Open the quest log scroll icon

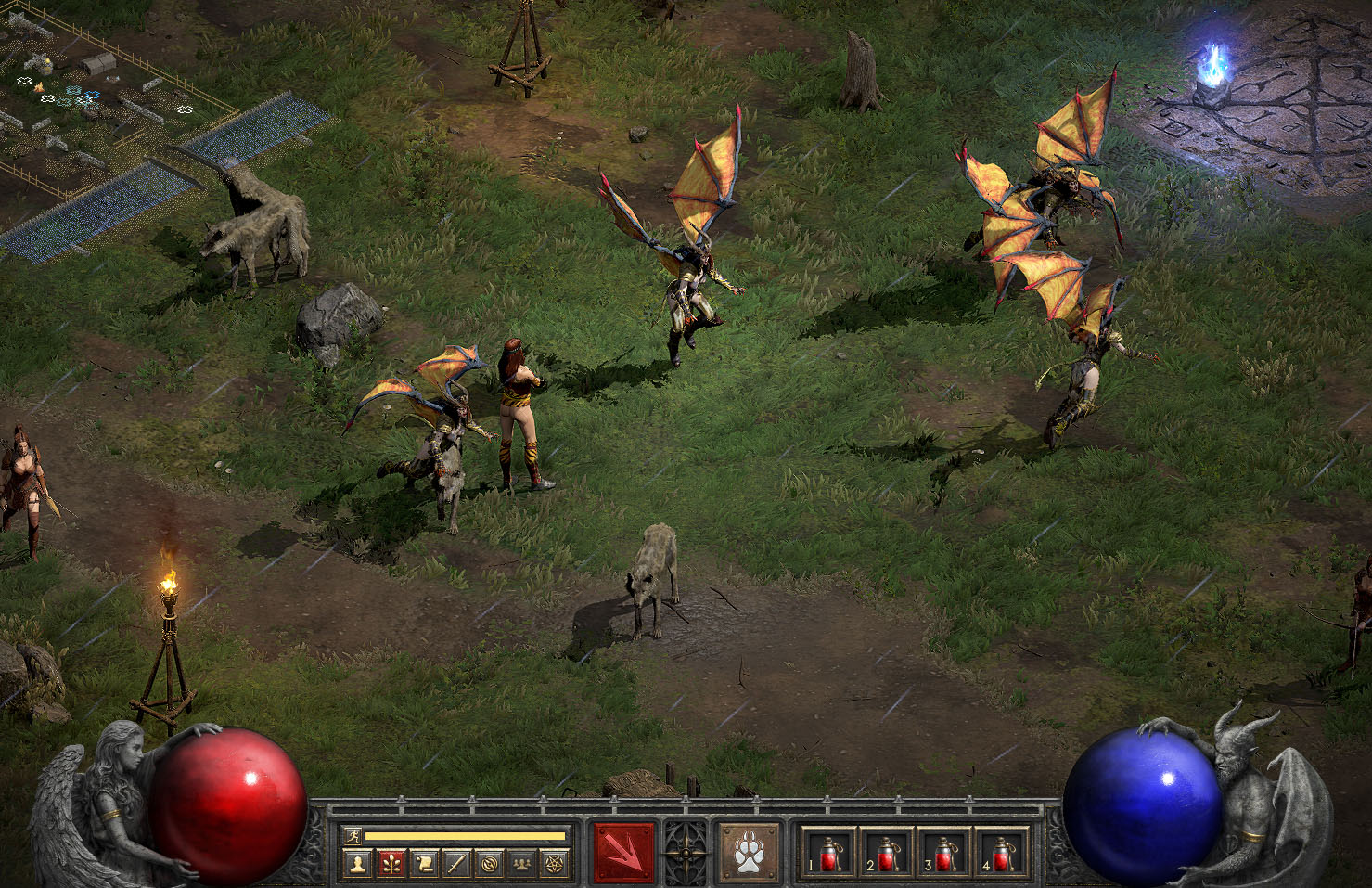click(x=424, y=865)
